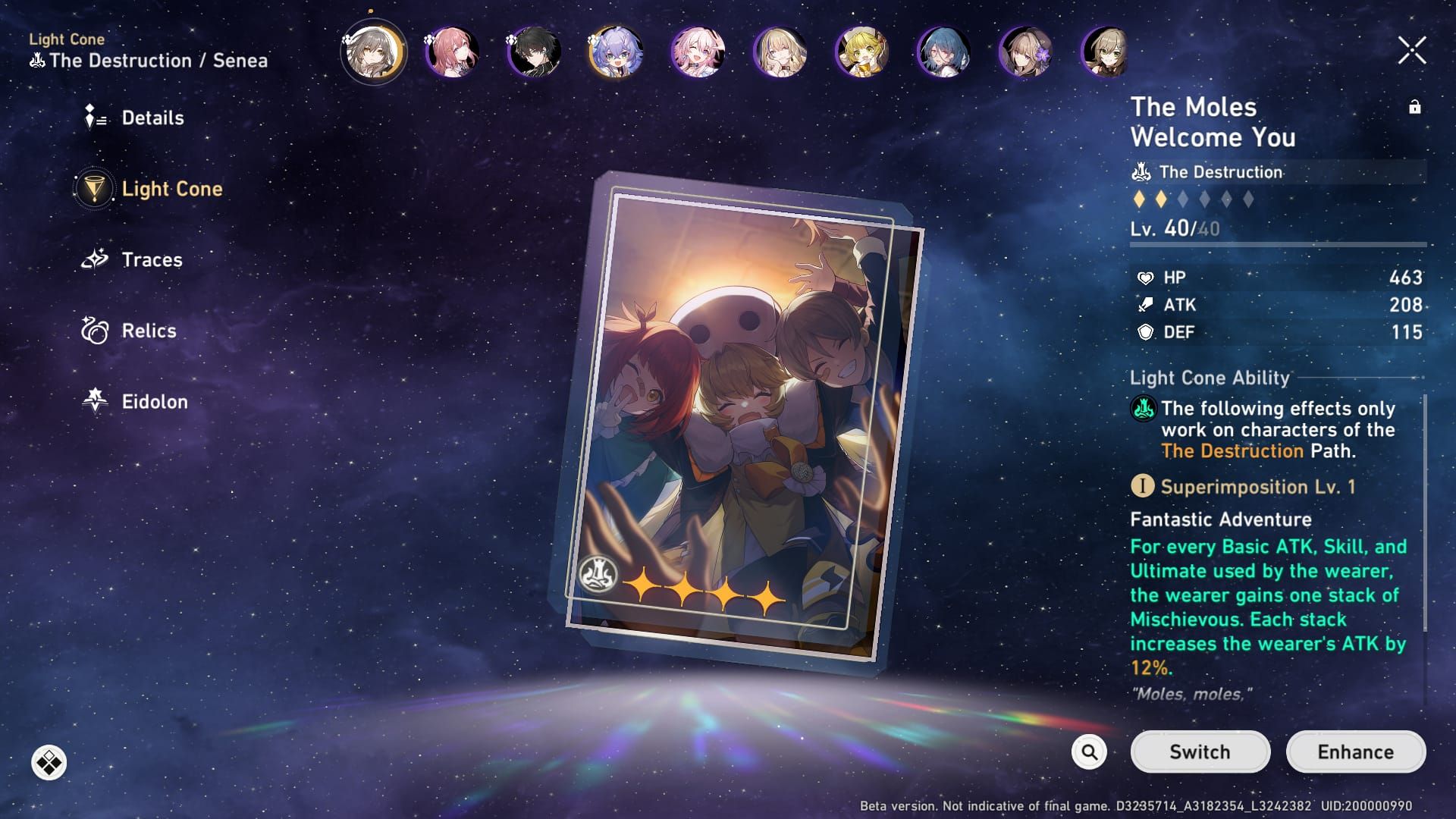Click the HP heart stat icon
This screenshot has width=1456, height=819.
(1146, 278)
